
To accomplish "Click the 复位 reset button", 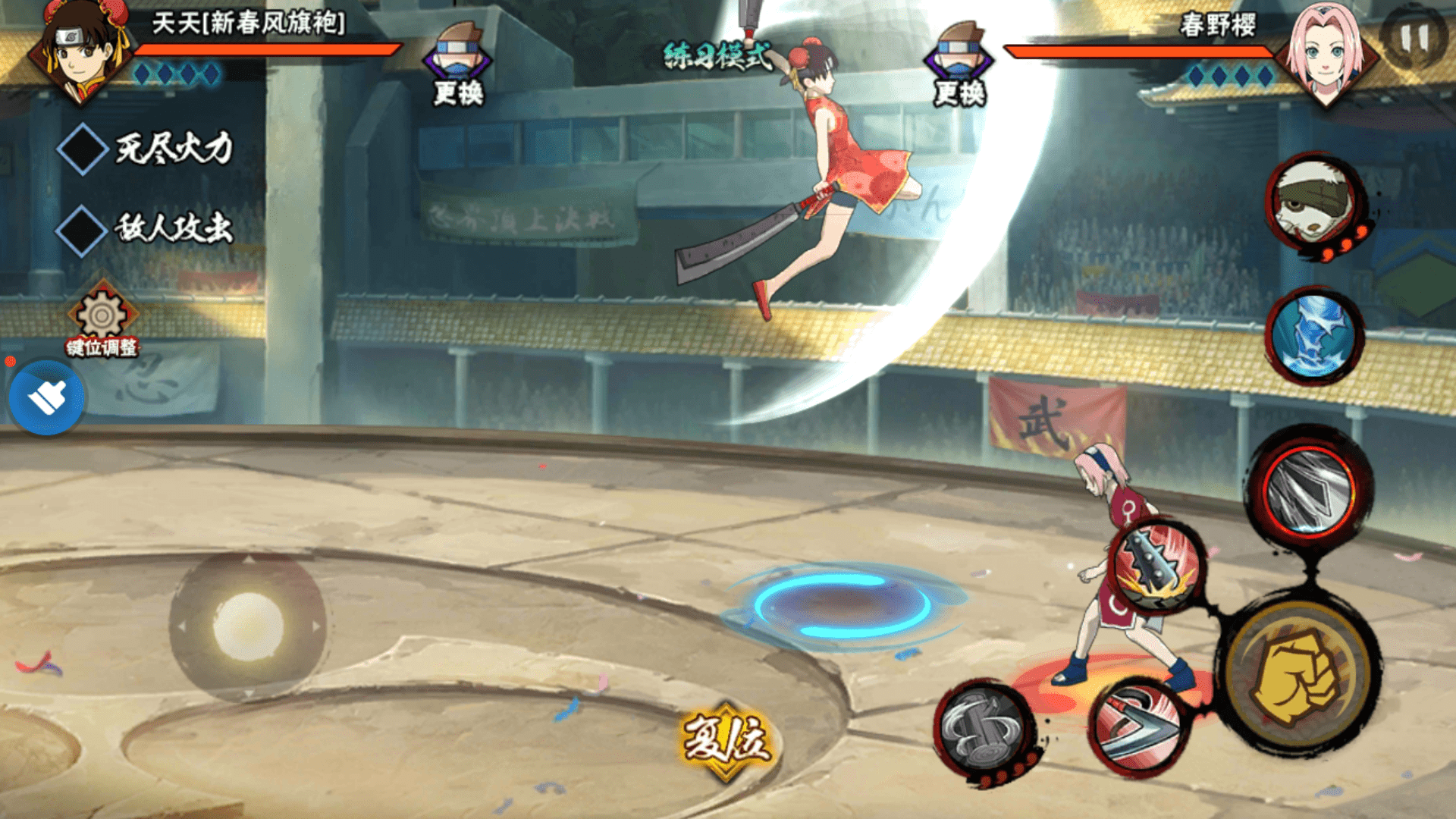I will [x=726, y=739].
